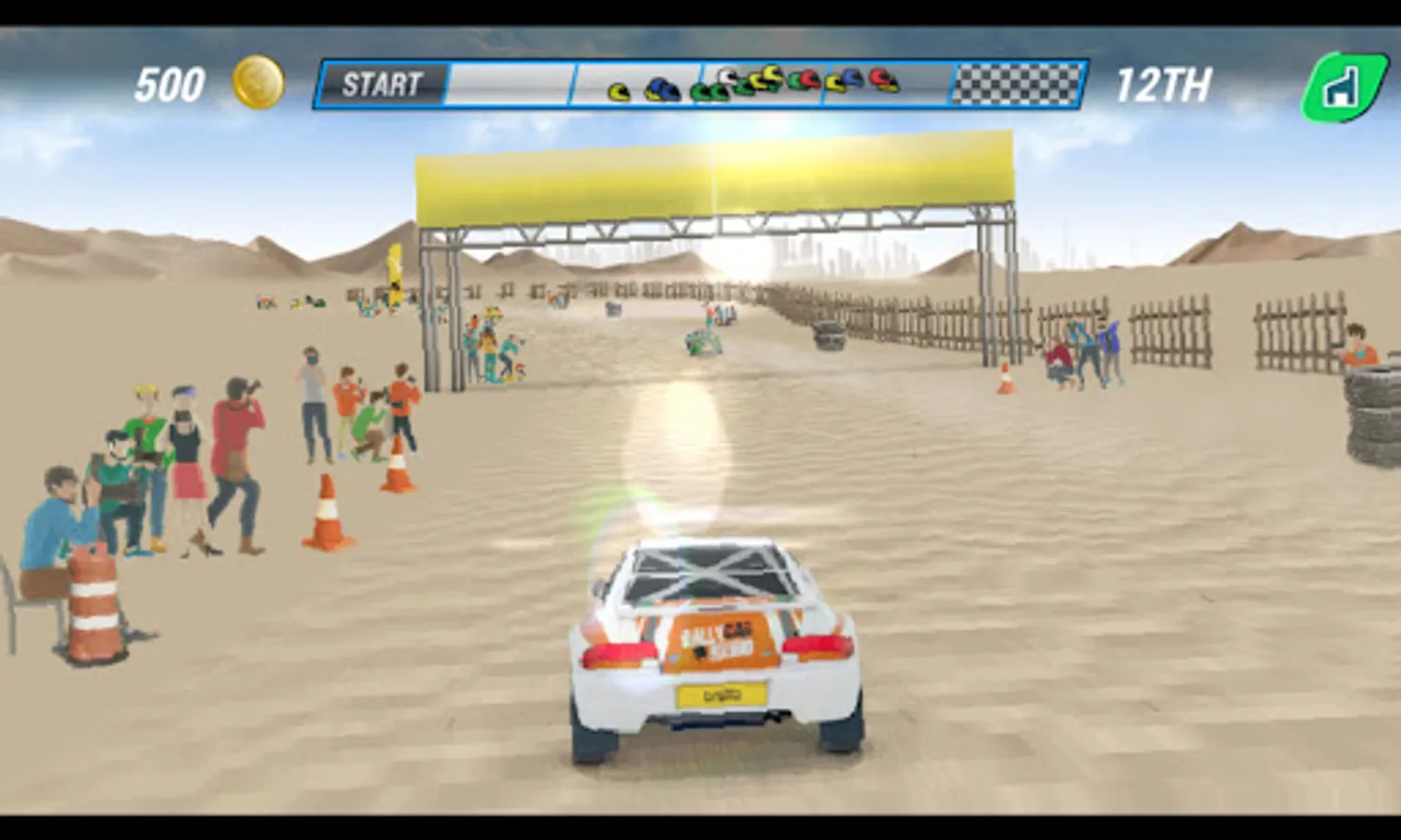The height and width of the screenshot is (840, 1401).
Task: Click the white helmet icon in the cluster
Action: point(724,75)
